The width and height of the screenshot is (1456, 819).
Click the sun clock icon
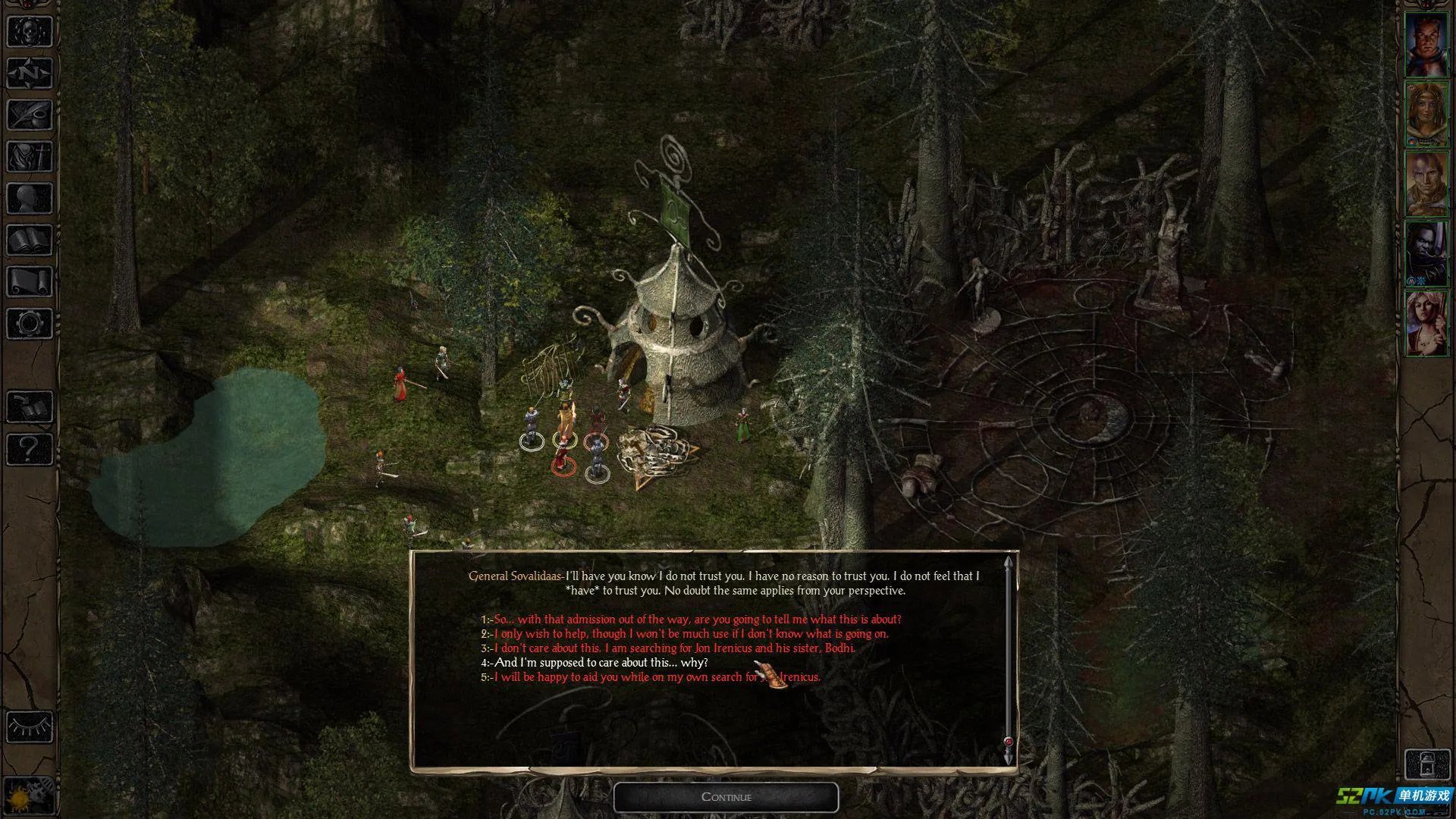coord(30,795)
